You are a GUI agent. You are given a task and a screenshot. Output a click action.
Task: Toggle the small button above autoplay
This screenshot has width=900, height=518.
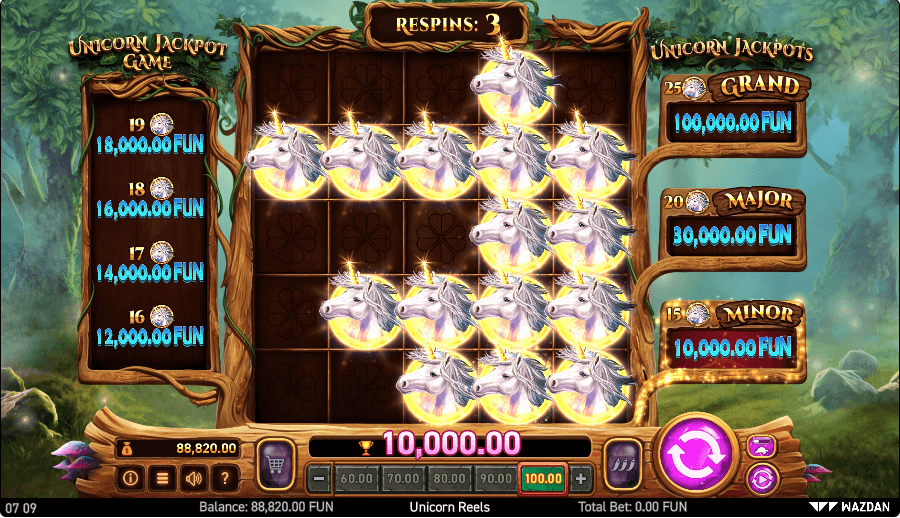click(x=762, y=446)
